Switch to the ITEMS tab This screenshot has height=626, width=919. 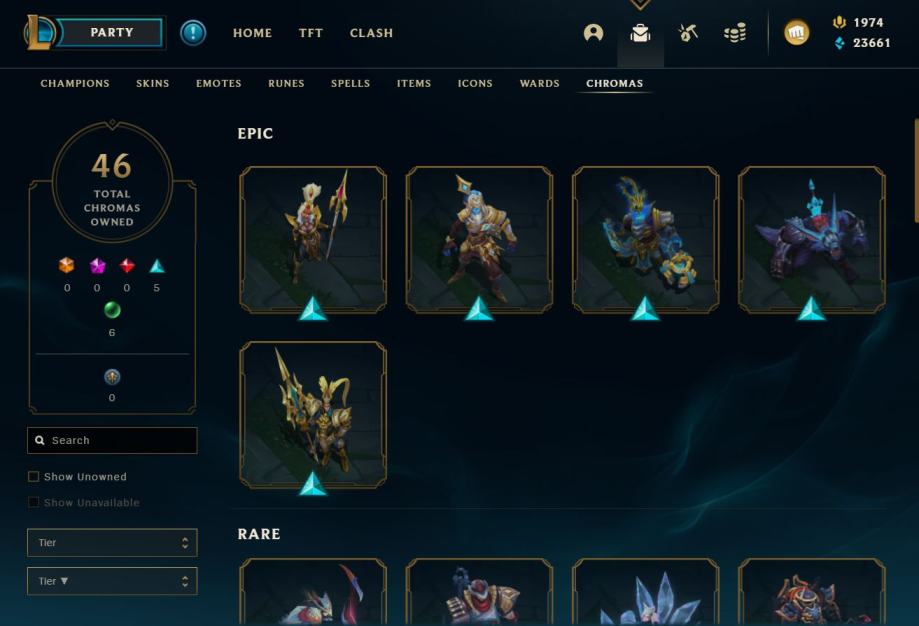(414, 84)
